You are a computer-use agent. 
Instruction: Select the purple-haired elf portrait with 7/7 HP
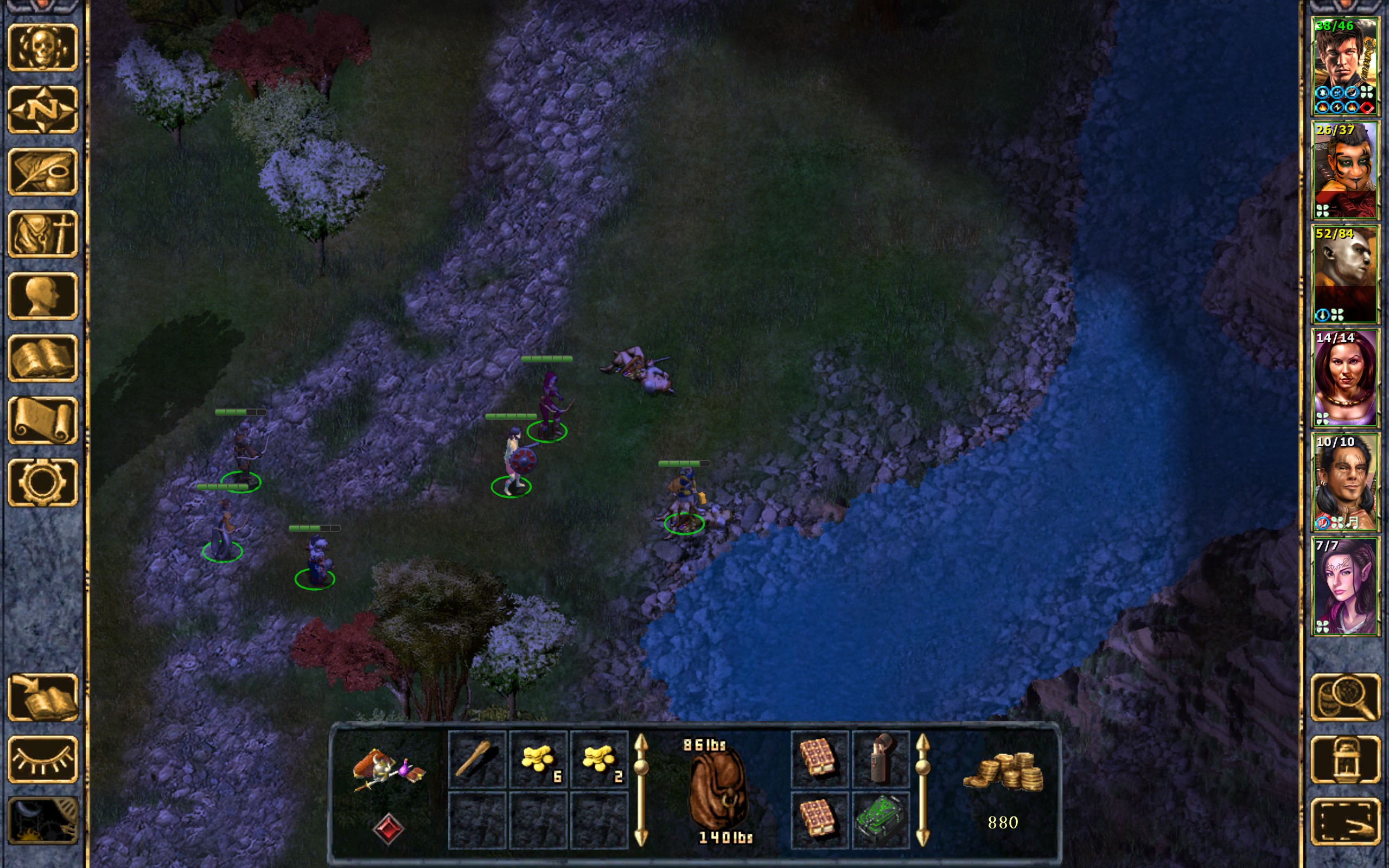(1345, 586)
